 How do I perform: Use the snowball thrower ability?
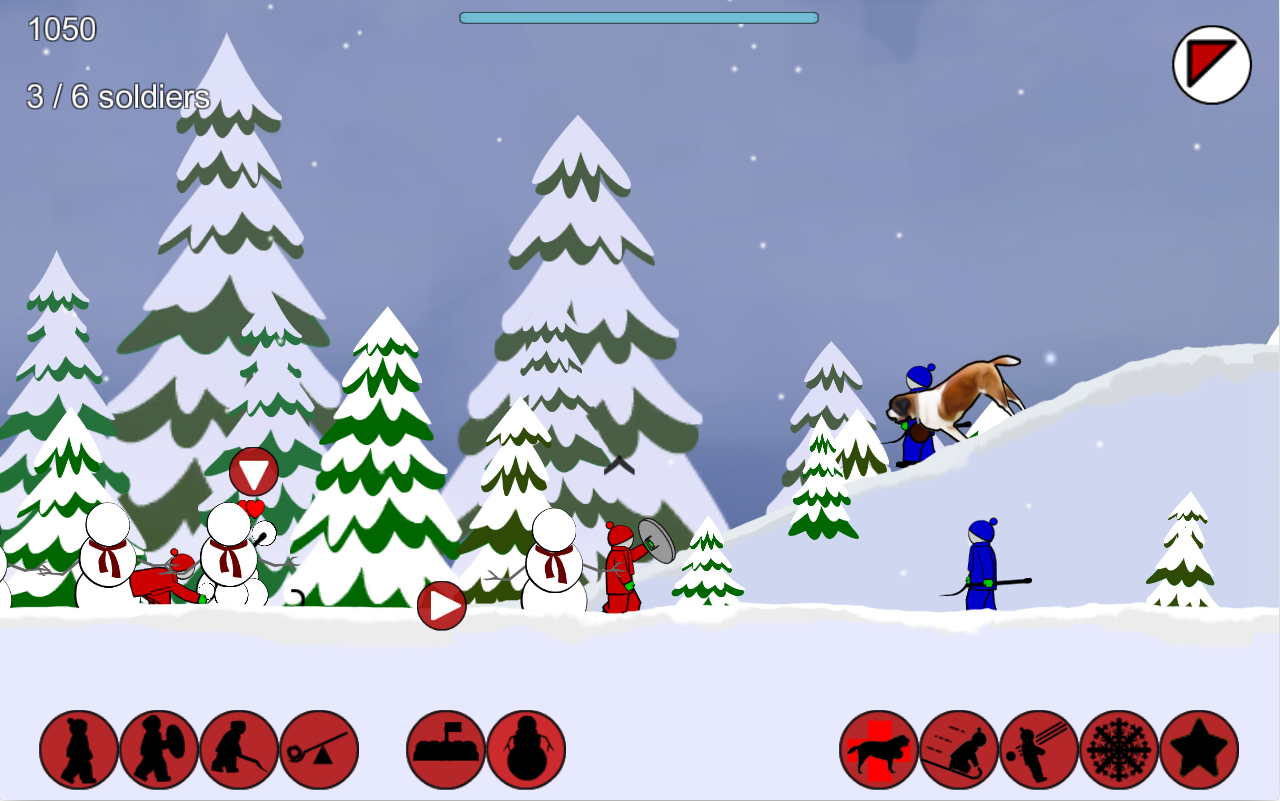pyautogui.click(x=1037, y=749)
